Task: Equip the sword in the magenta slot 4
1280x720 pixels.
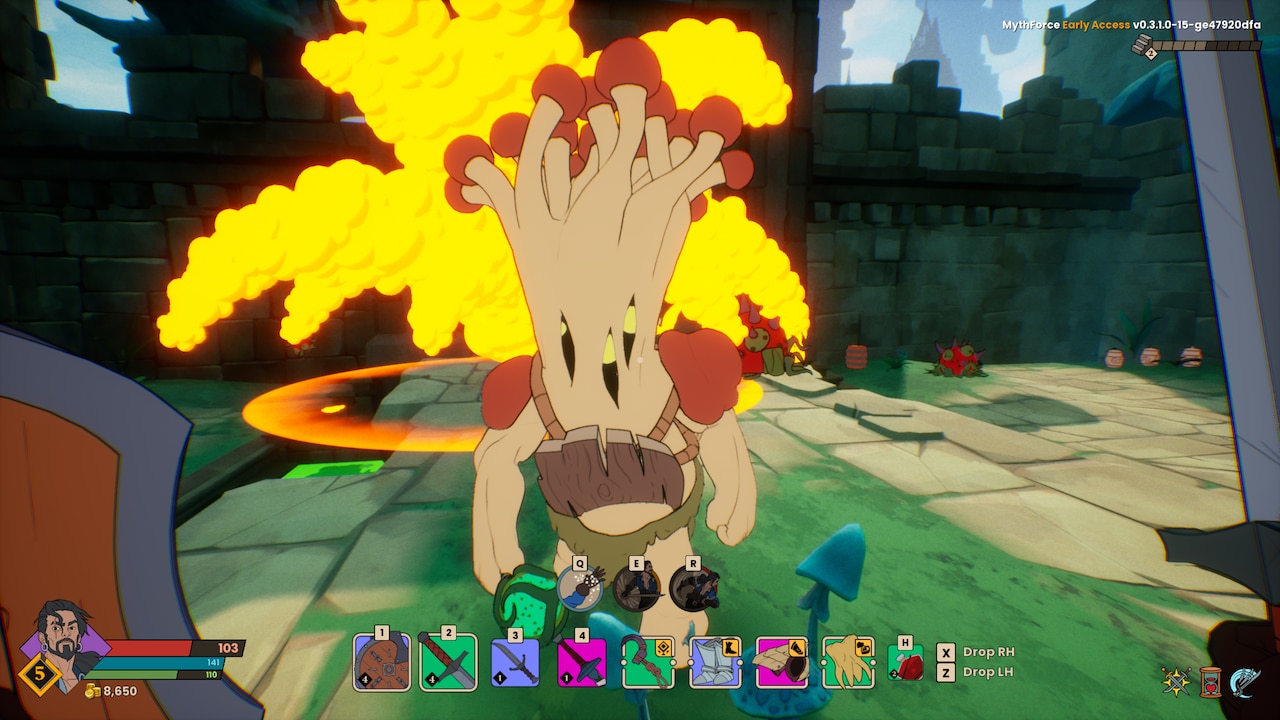Action: coord(581,662)
